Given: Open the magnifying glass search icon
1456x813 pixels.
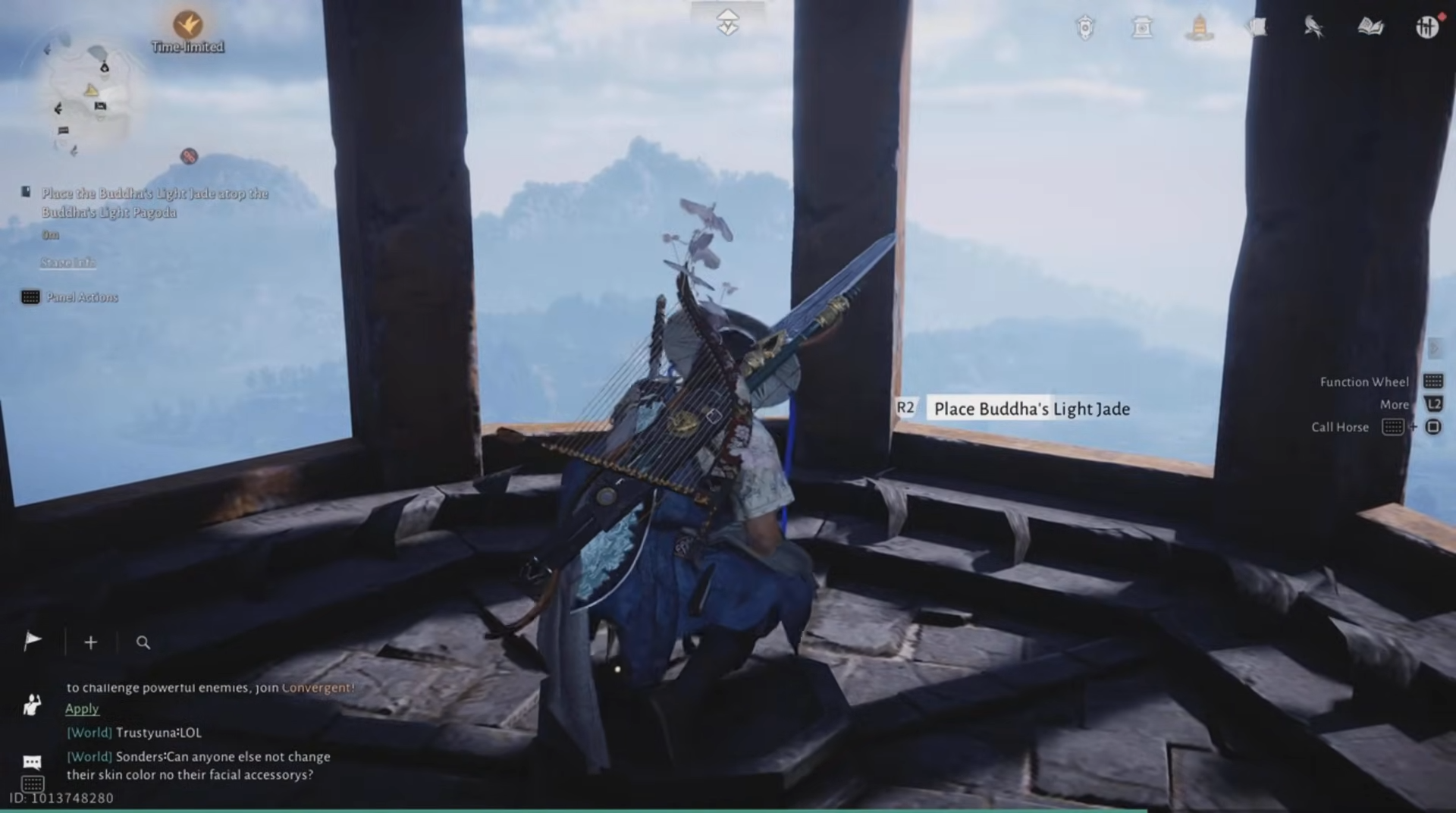Looking at the screenshot, I should 143,642.
